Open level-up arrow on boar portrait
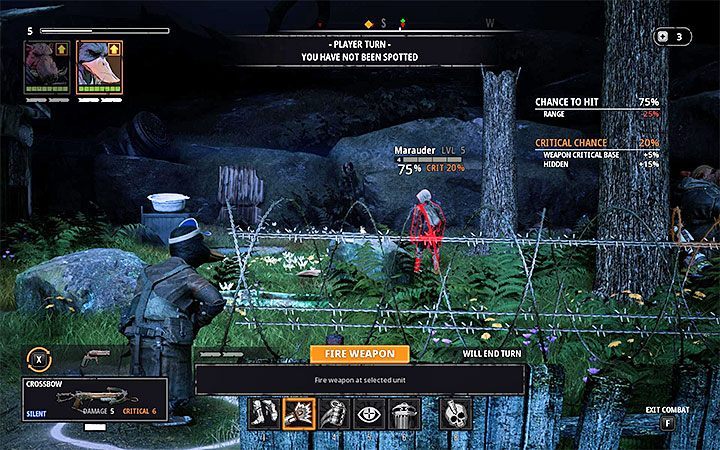Viewport: 720px width, 450px height. (60, 47)
